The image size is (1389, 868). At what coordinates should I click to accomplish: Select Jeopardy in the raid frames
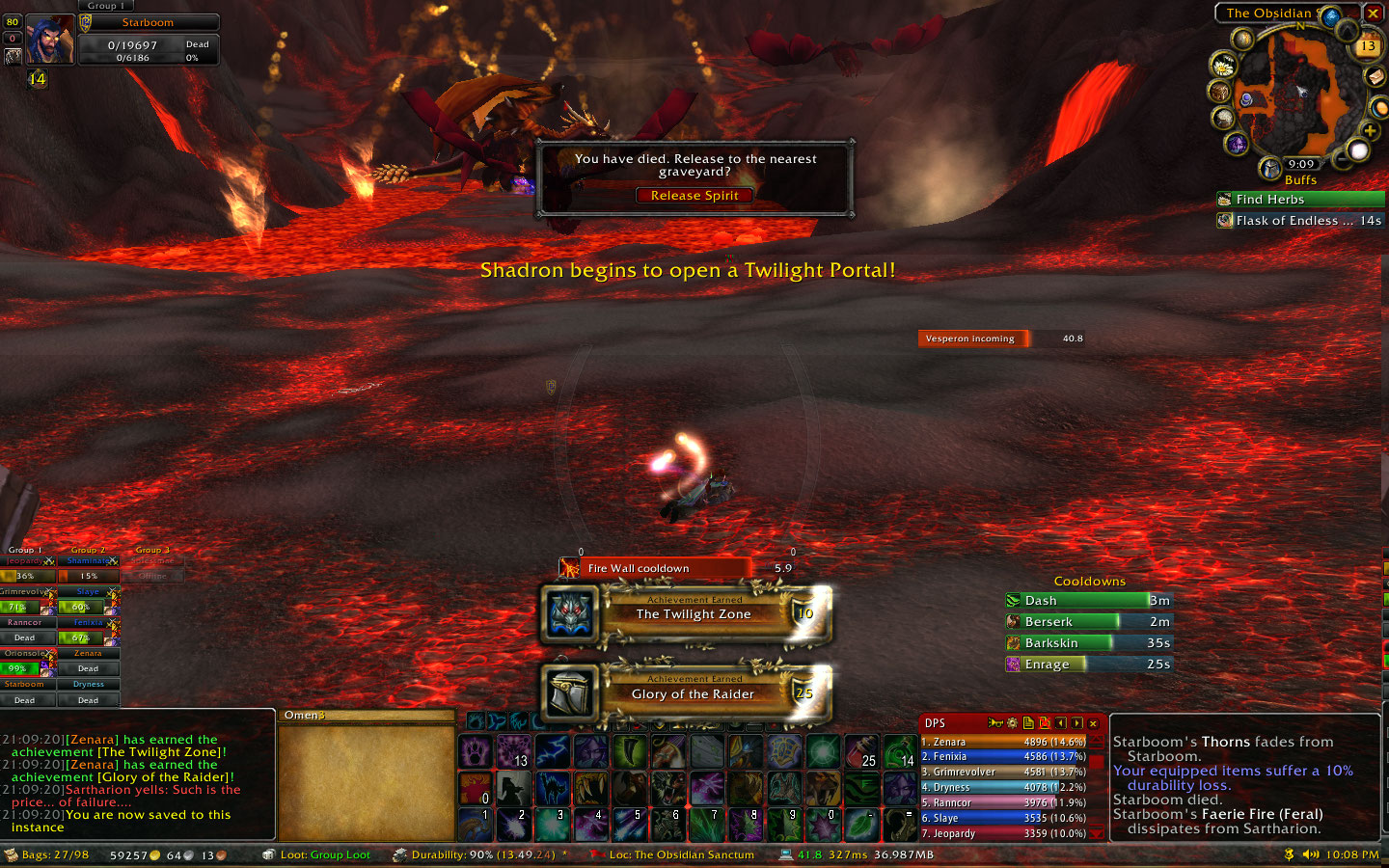[x=26, y=561]
